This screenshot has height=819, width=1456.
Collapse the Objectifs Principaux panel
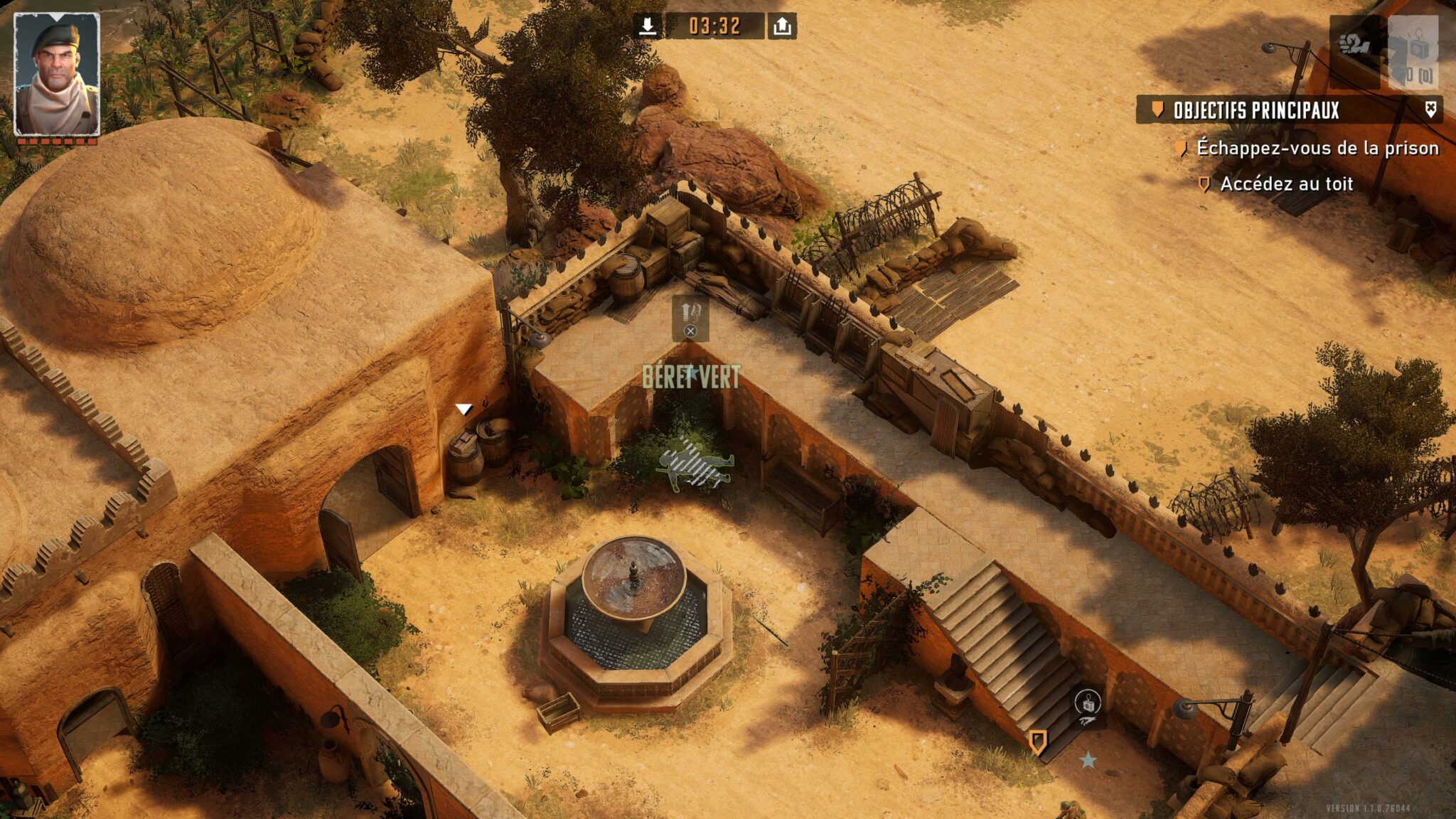[1430, 109]
